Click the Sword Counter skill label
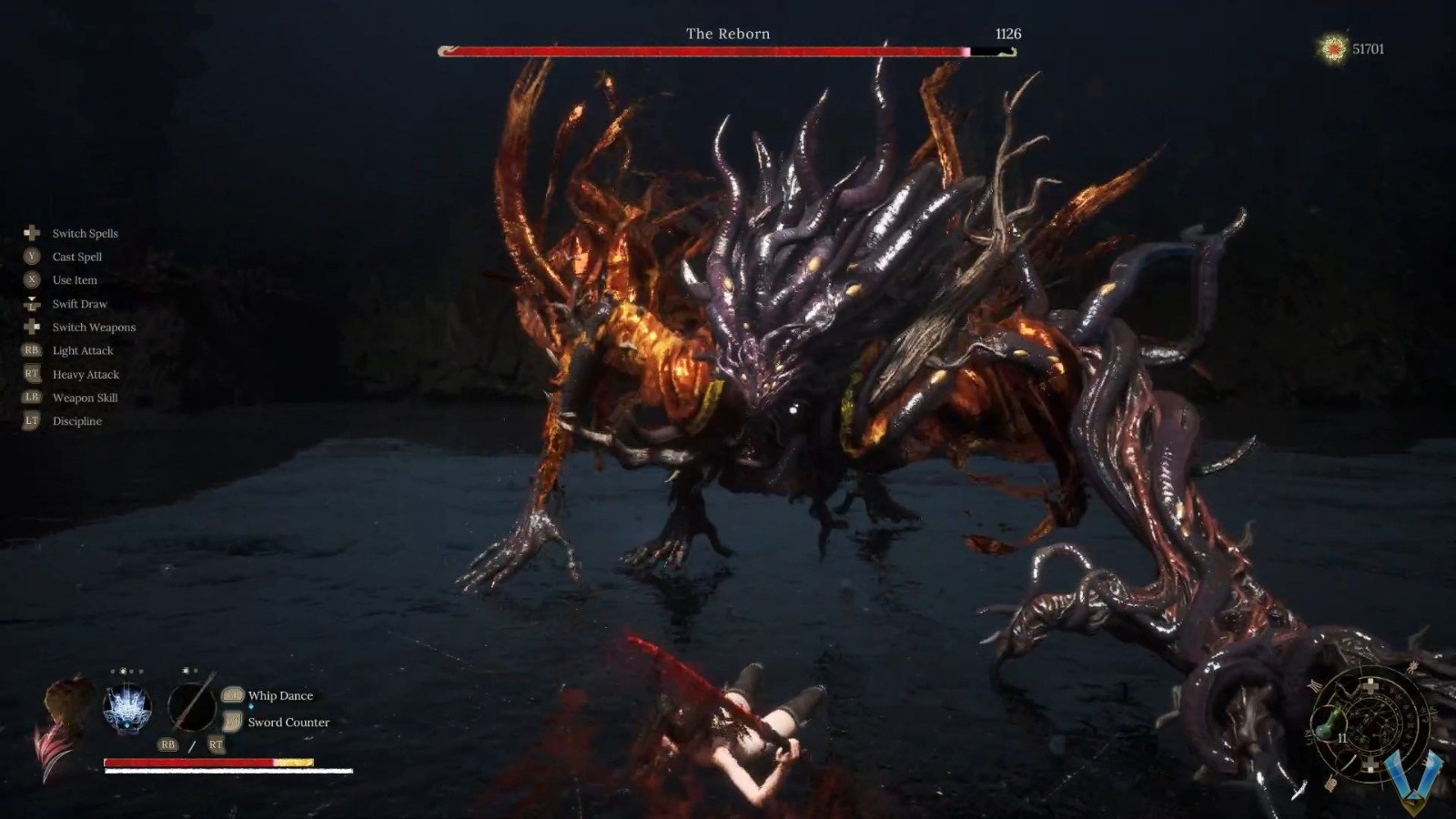1456x819 pixels. click(289, 722)
